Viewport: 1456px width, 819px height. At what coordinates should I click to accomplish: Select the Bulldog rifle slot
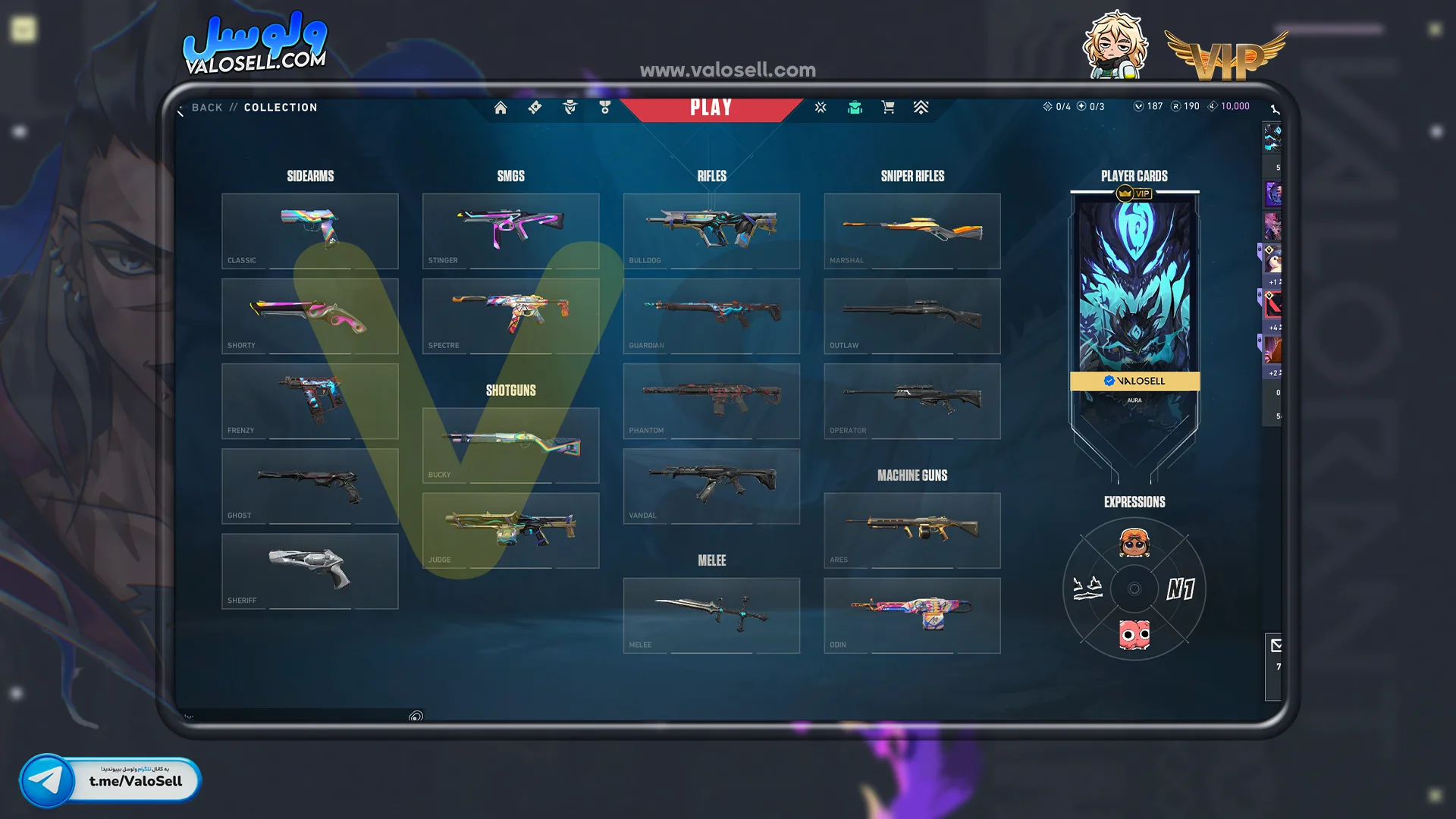point(711,231)
